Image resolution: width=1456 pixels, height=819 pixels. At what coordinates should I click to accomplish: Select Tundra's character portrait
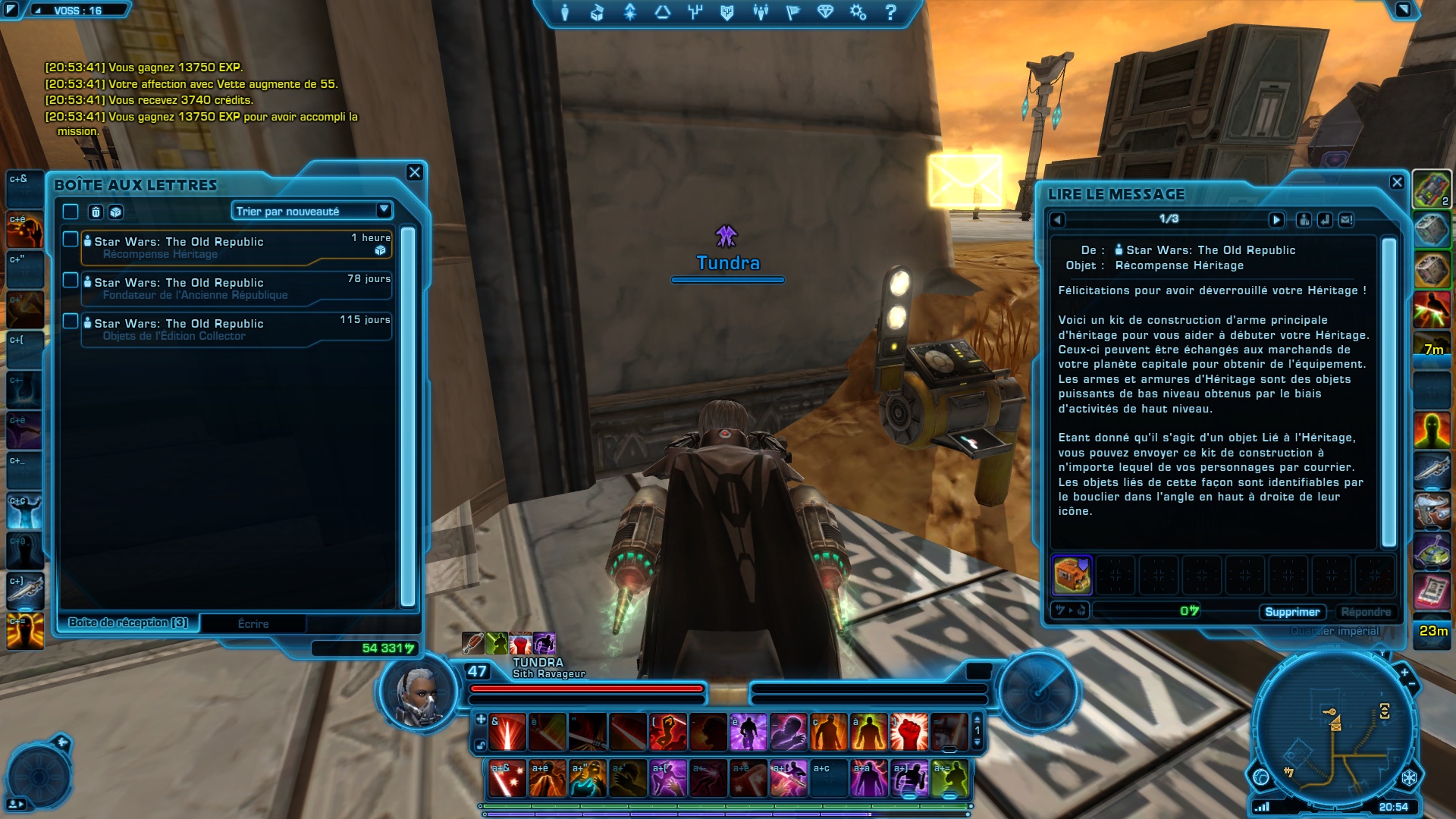(418, 694)
